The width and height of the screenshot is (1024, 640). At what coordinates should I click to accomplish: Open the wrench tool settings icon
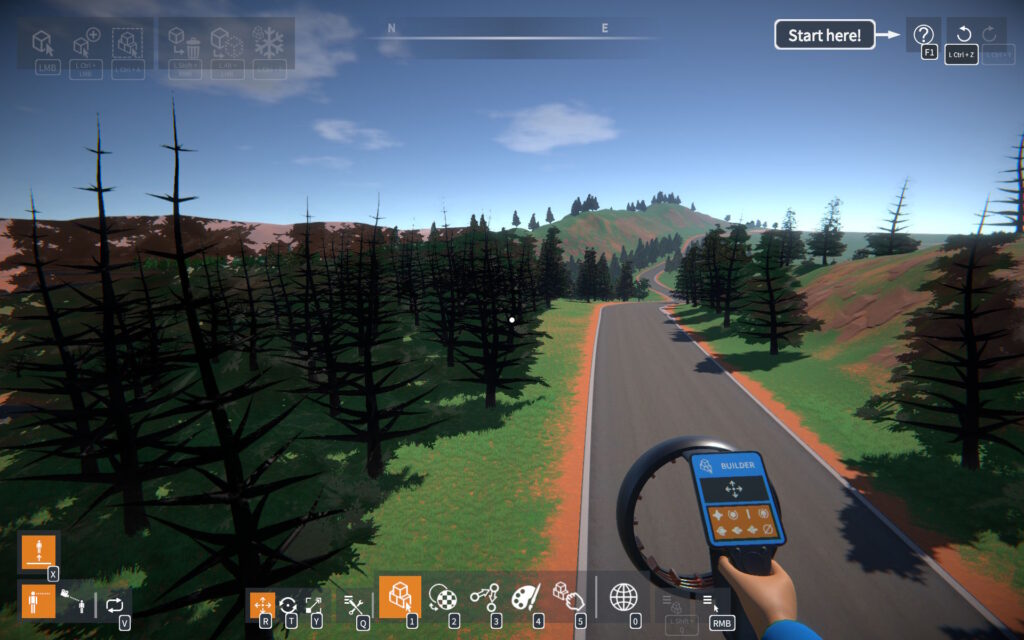[x=354, y=603]
